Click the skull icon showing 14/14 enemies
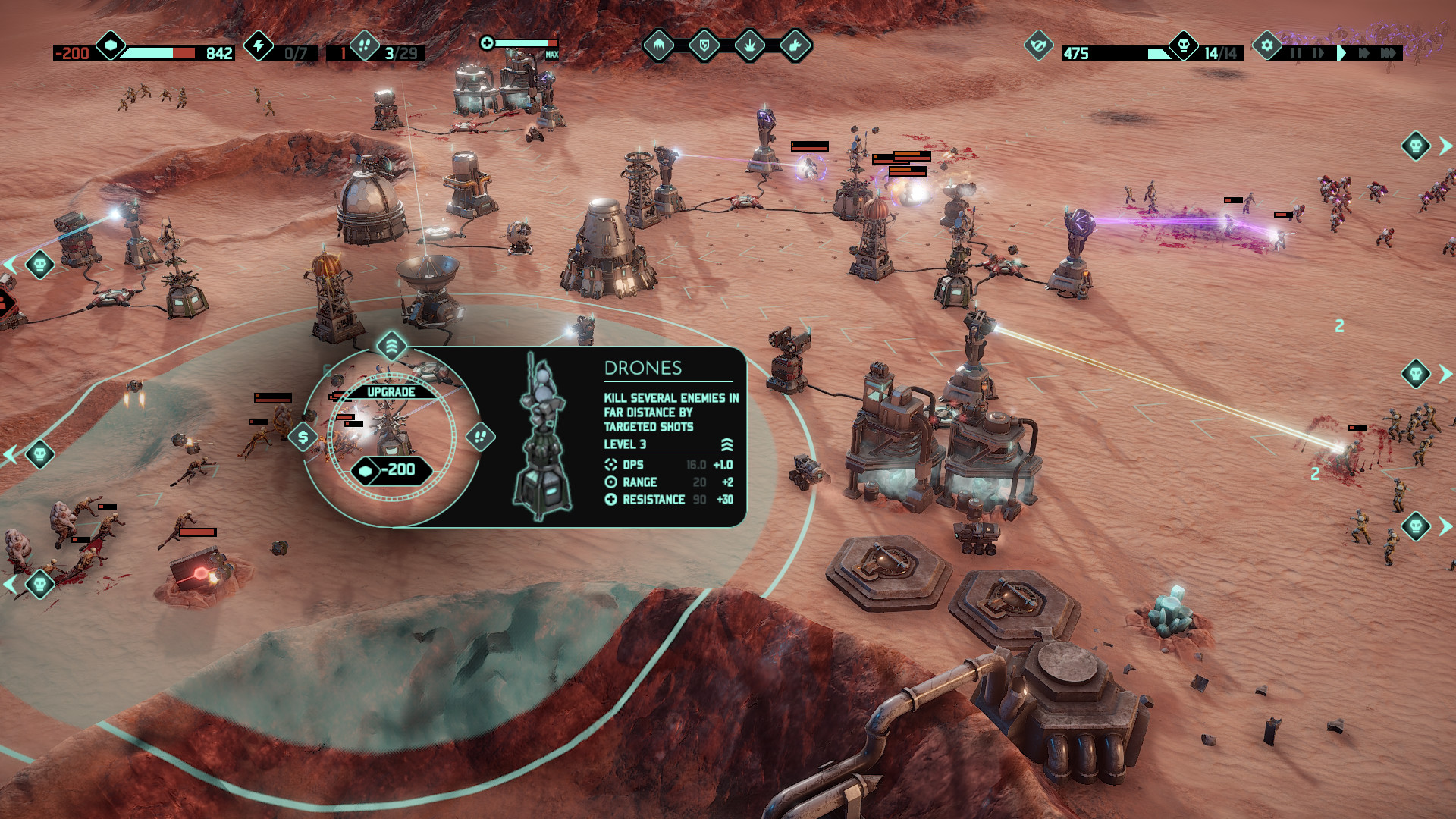The image size is (1456, 819). (x=1182, y=45)
